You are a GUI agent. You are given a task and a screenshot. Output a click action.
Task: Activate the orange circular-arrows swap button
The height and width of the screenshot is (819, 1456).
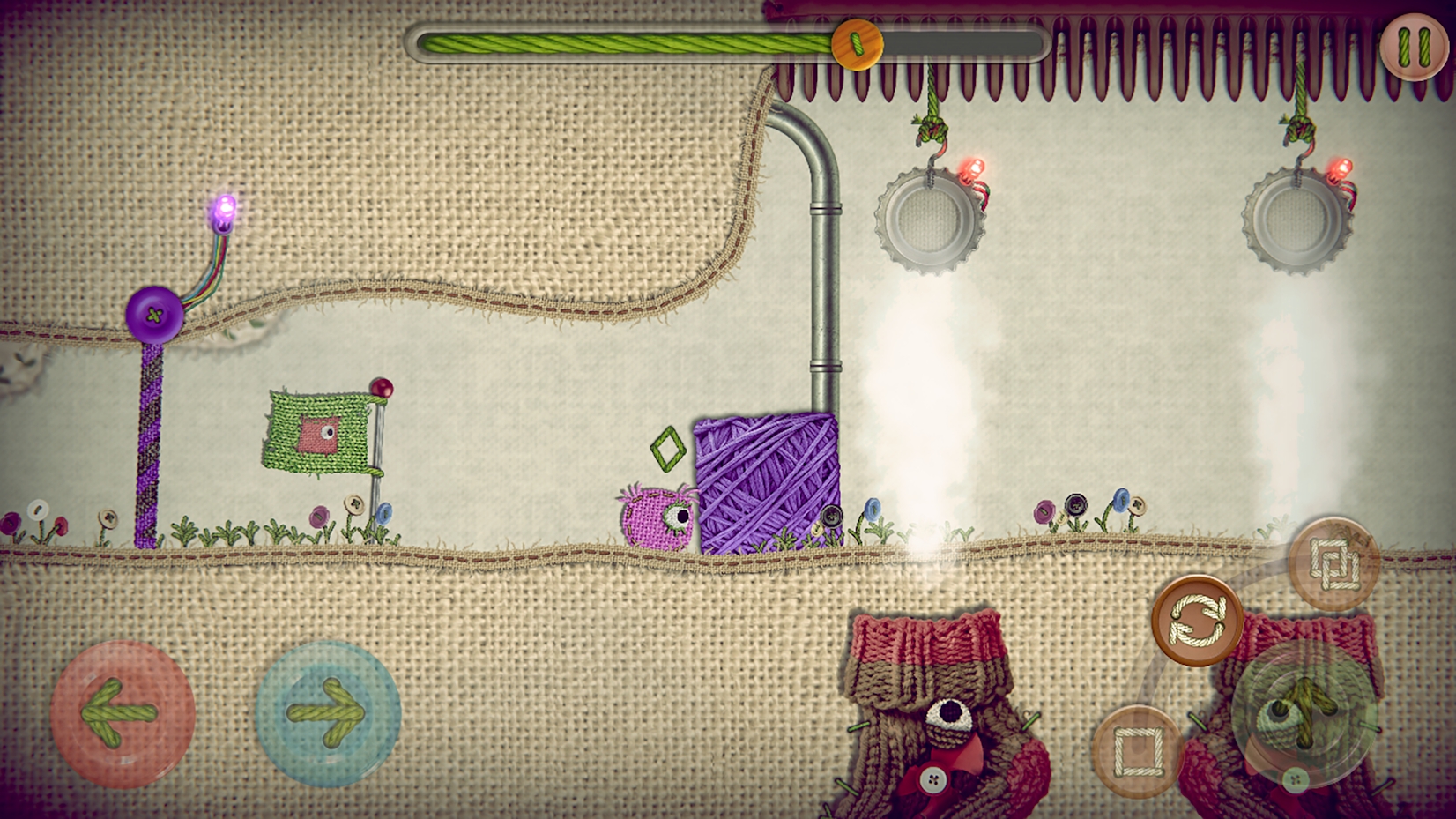1197,620
